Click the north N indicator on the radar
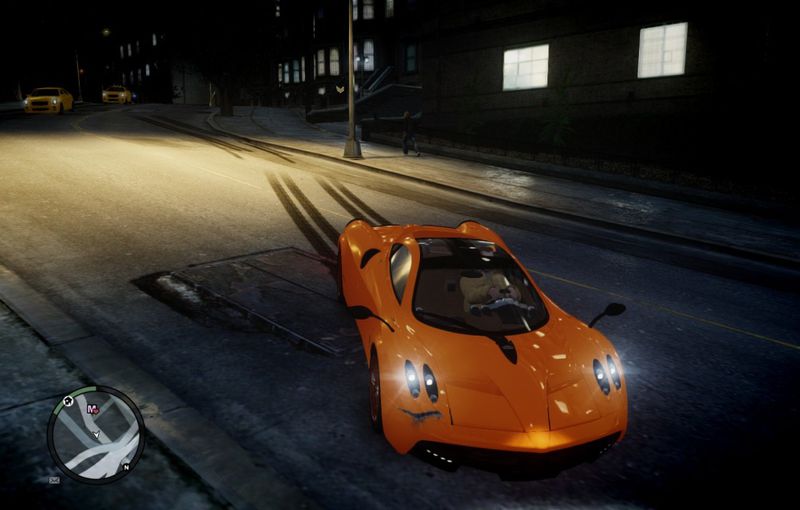The width and height of the screenshot is (800, 510). click(x=127, y=466)
